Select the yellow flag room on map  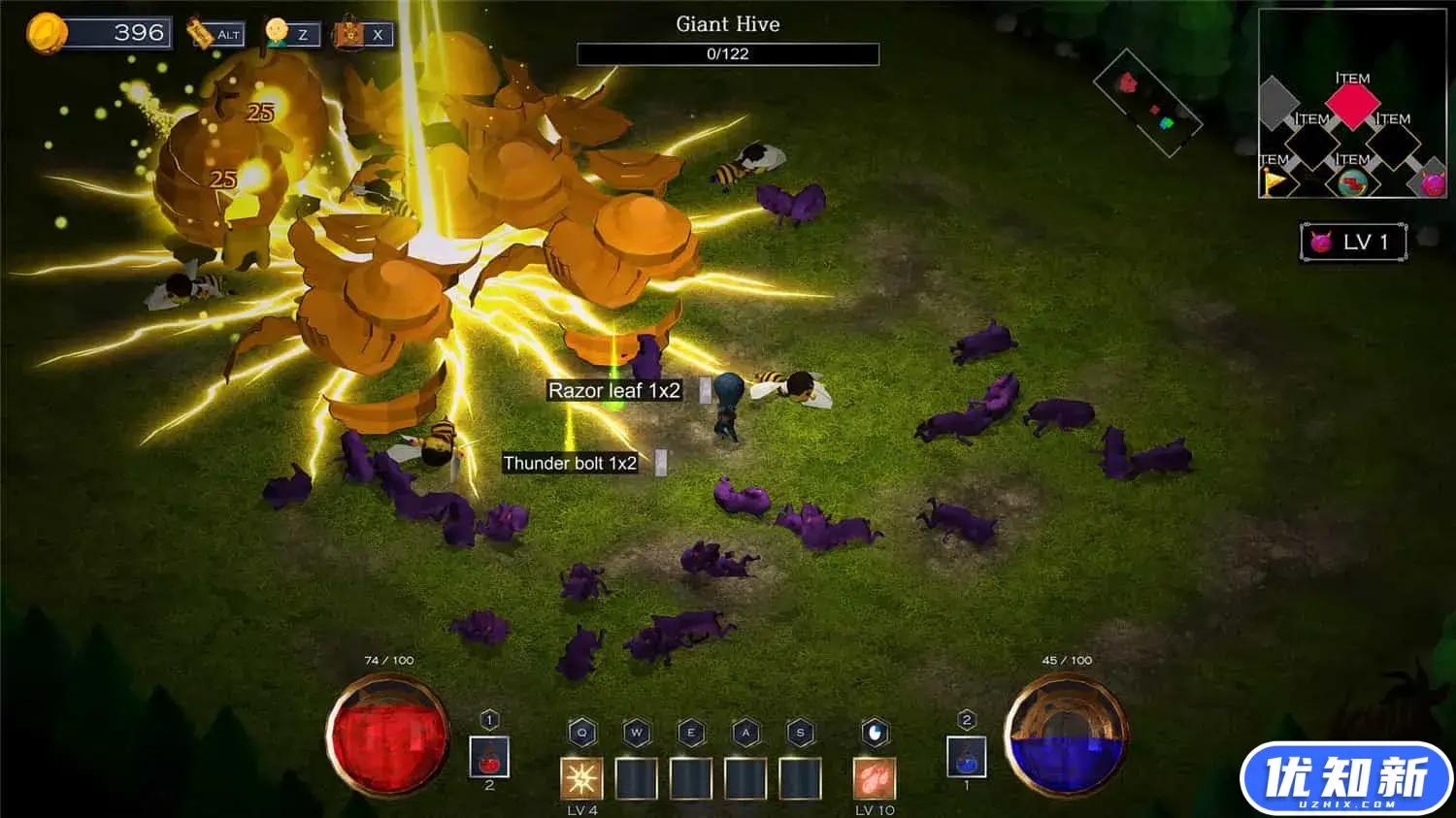(1273, 181)
